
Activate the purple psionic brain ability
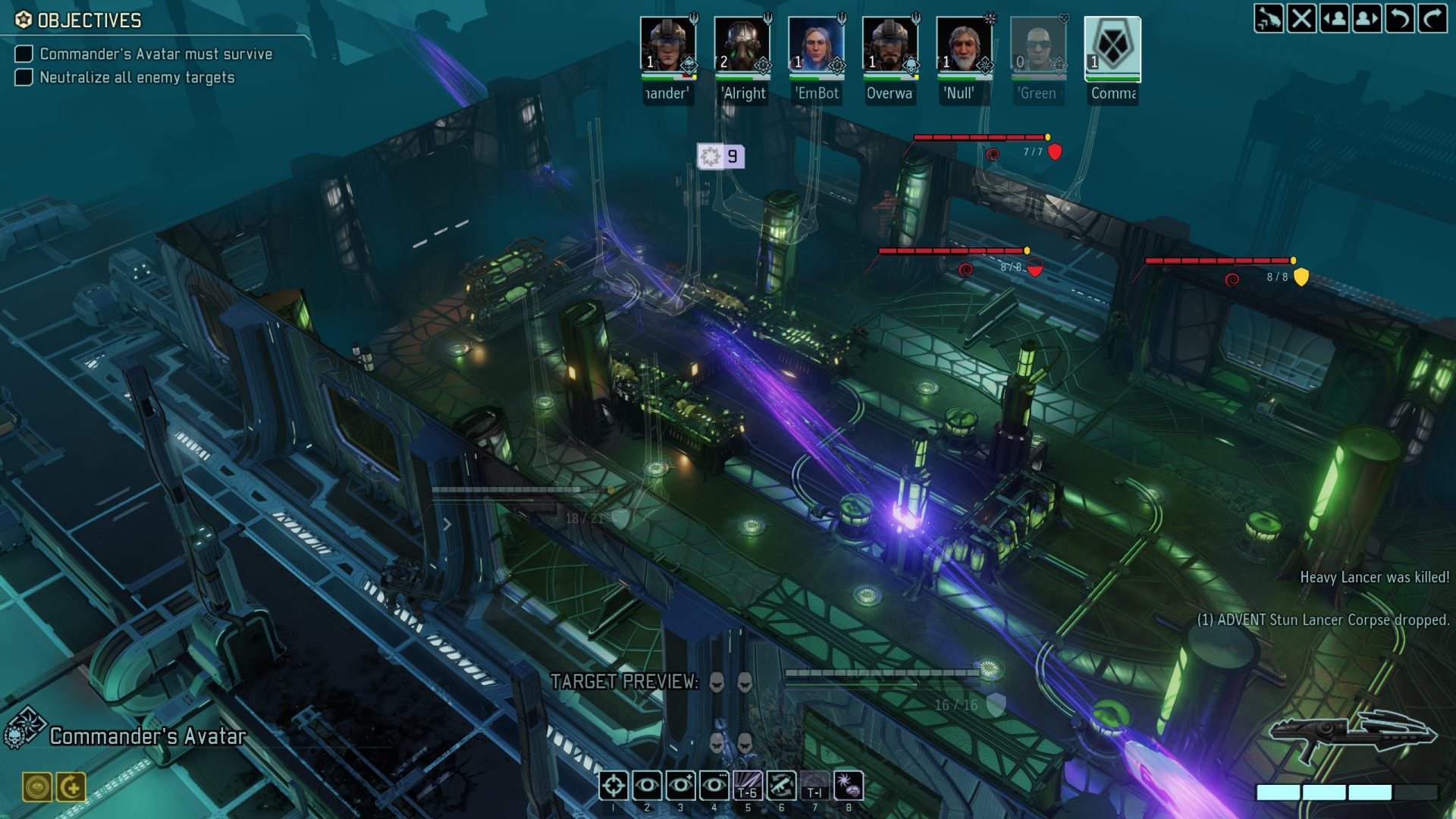[x=849, y=786]
